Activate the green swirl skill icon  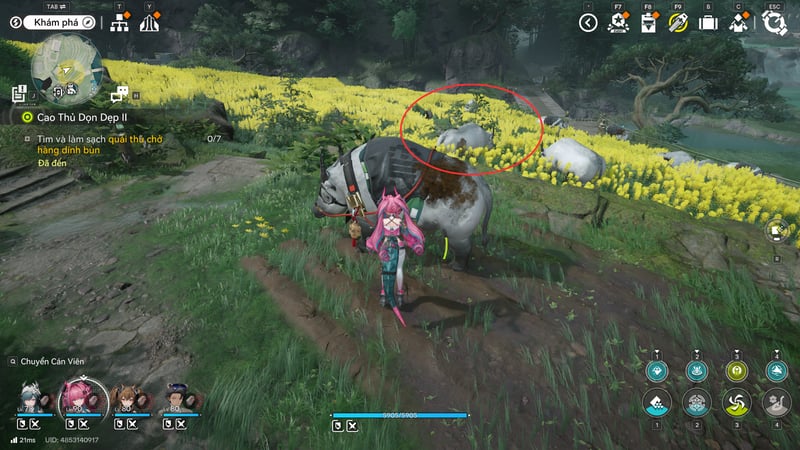click(735, 402)
